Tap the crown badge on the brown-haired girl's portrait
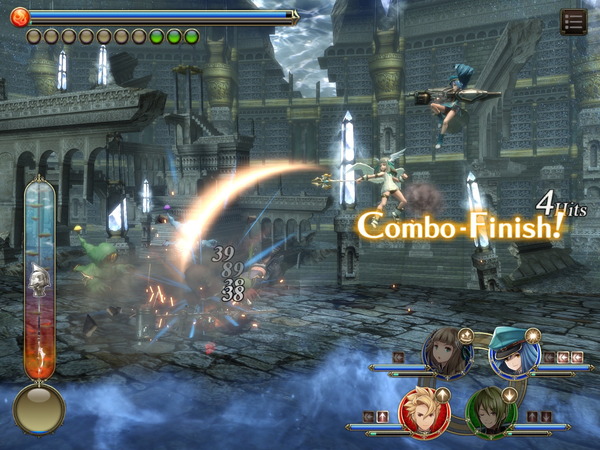 (x=465, y=336)
